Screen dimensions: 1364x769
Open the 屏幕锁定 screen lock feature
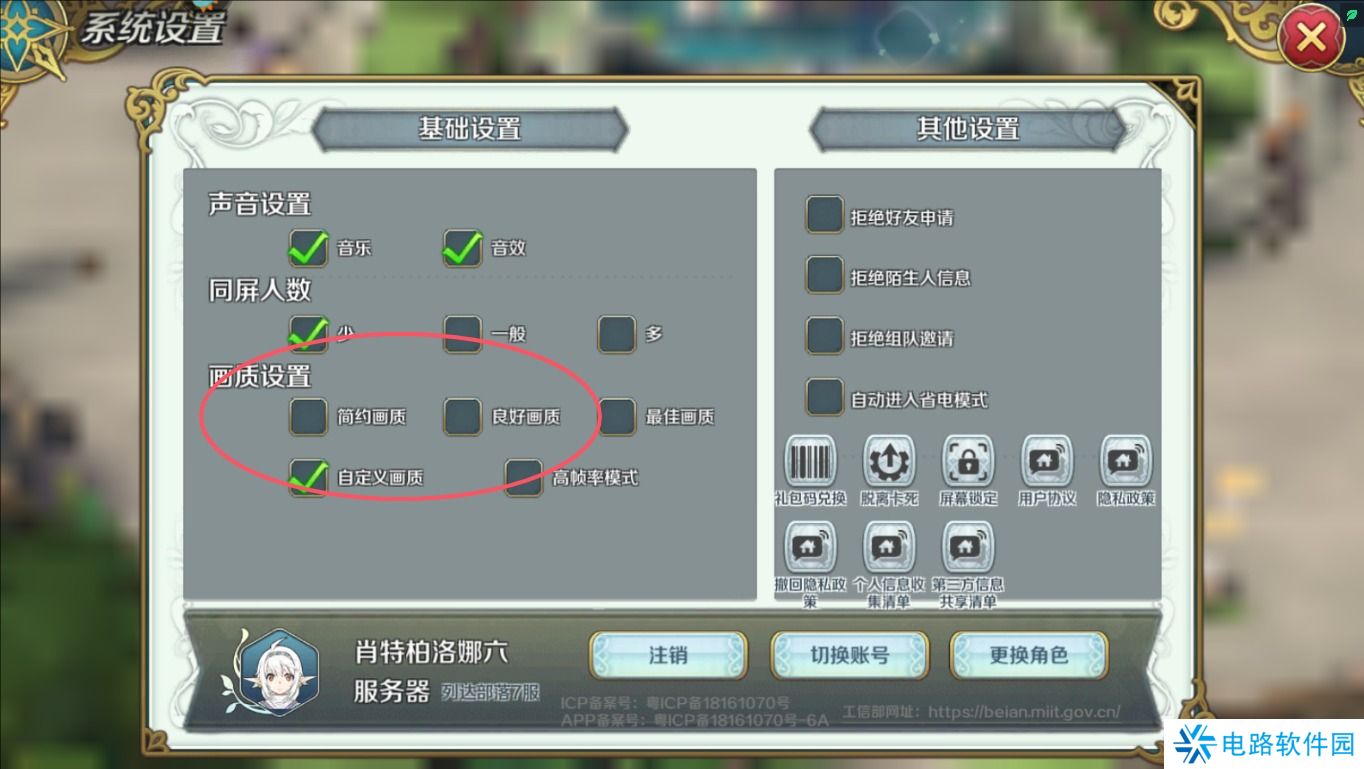pyautogui.click(x=967, y=461)
